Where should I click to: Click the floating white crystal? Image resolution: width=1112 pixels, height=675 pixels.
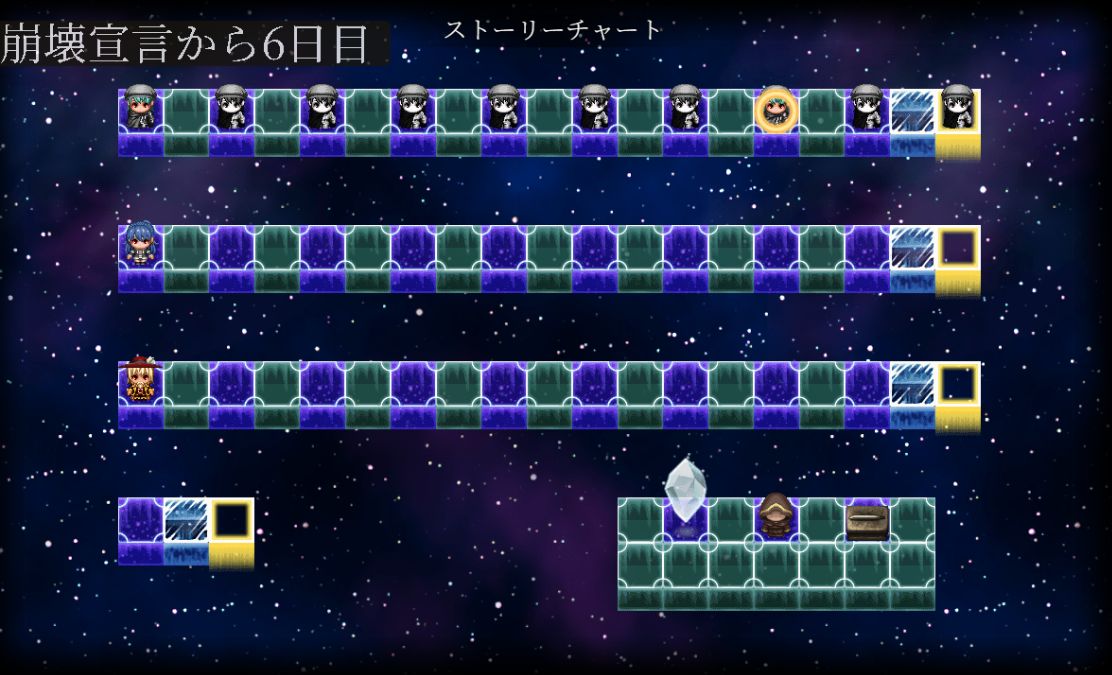click(x=685, y=490)
